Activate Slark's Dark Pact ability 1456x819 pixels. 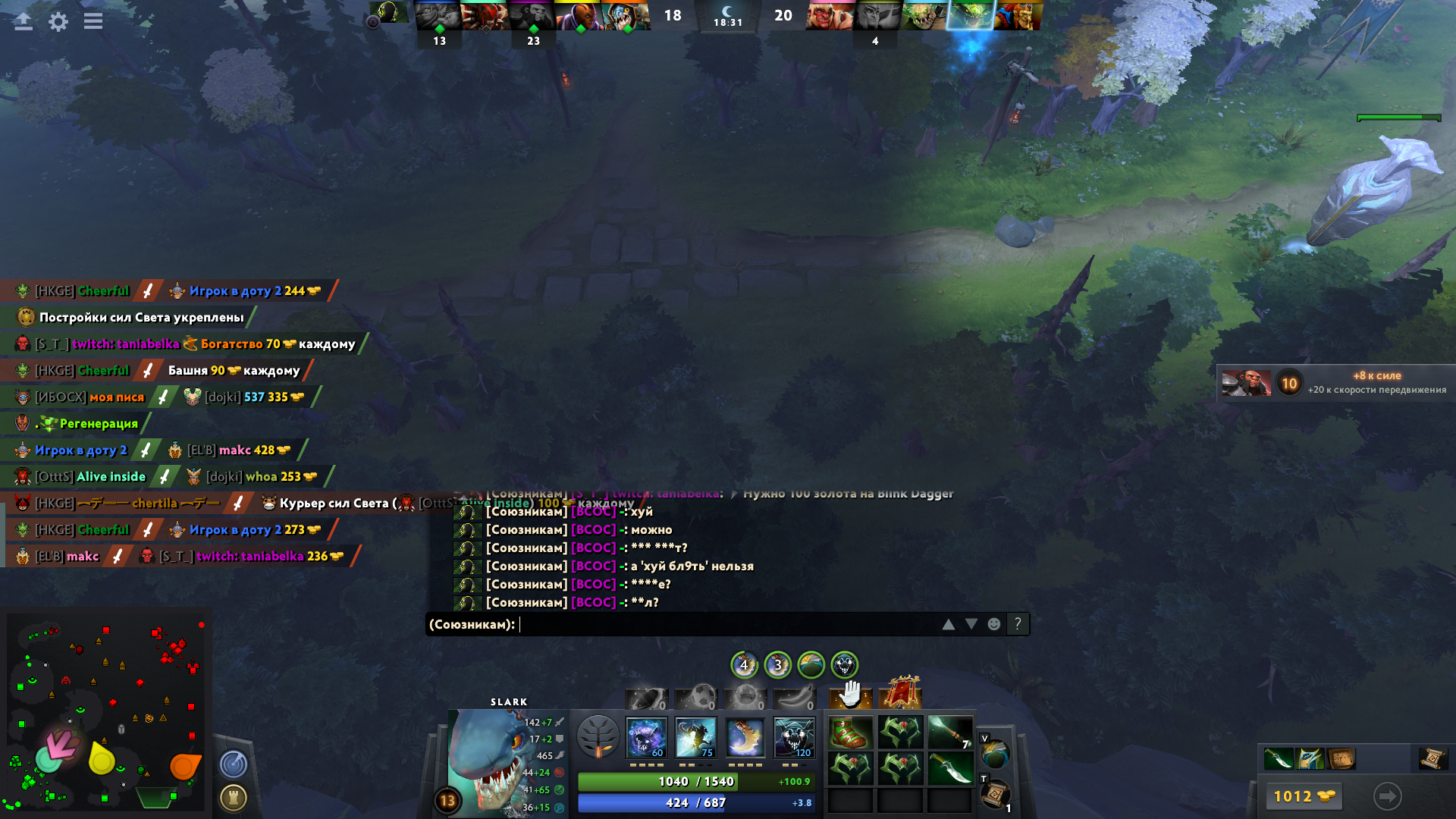647,737
